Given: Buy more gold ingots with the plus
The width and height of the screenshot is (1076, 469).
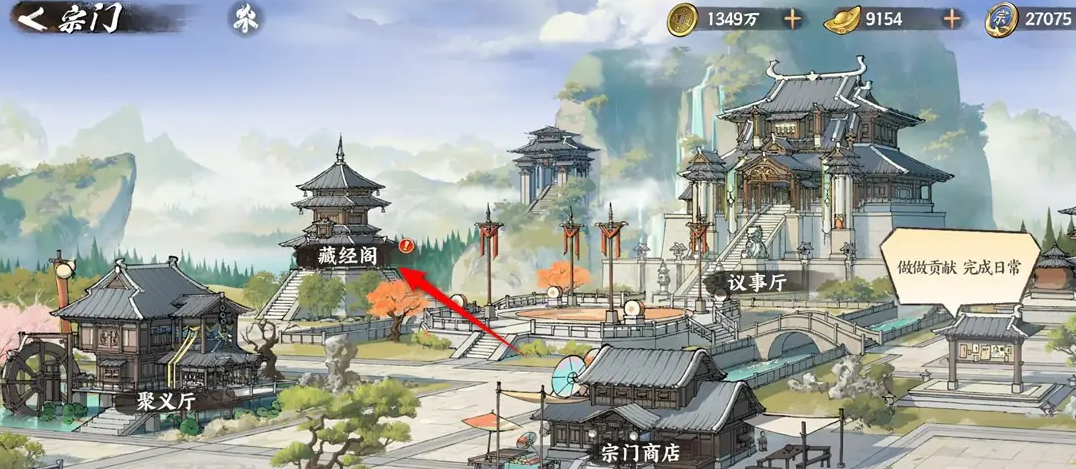Looking at the screenshot, I should [x=952, y=18].
